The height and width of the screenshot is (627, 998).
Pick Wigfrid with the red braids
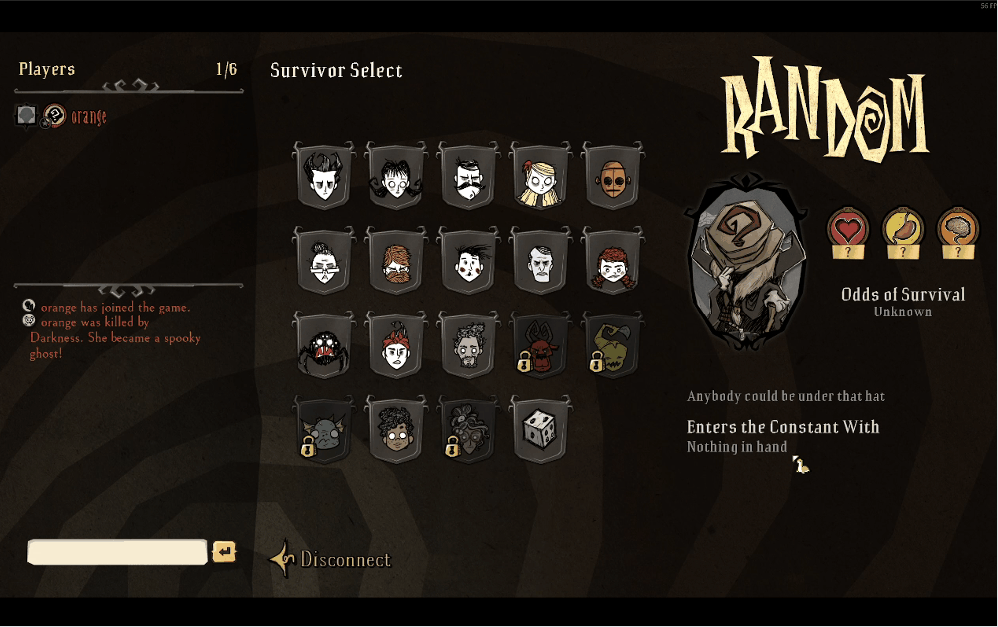tap(612, 263)
